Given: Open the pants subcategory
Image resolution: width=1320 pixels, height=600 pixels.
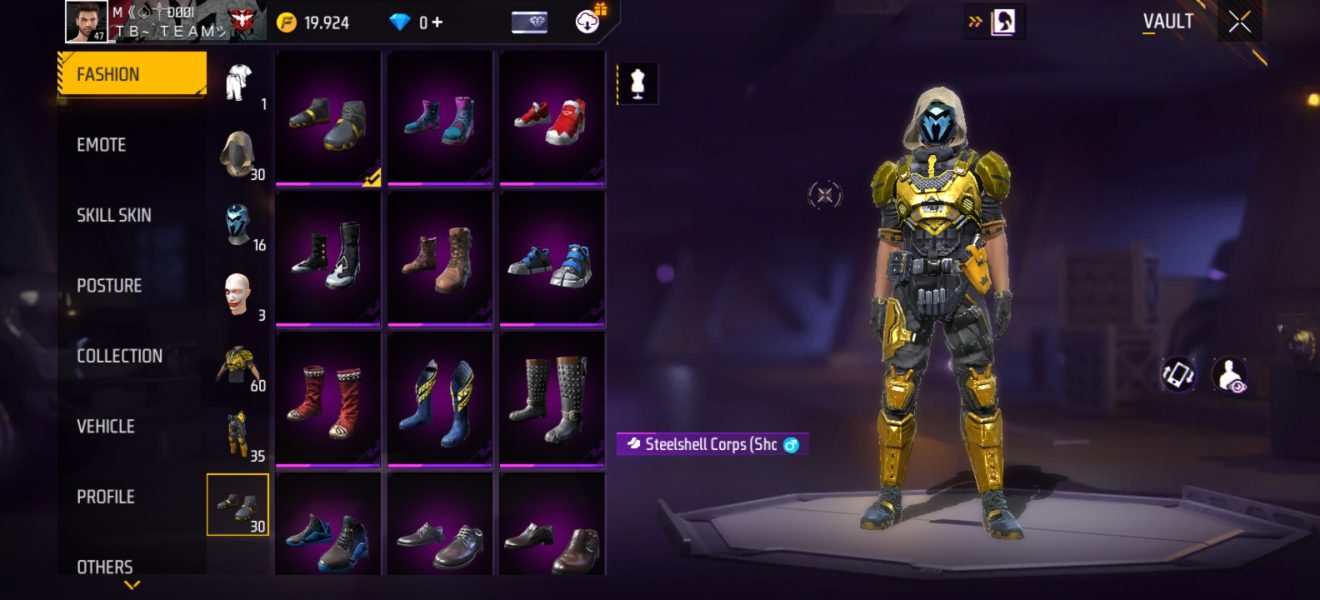Looking at the screenshot, I should 238,434.
